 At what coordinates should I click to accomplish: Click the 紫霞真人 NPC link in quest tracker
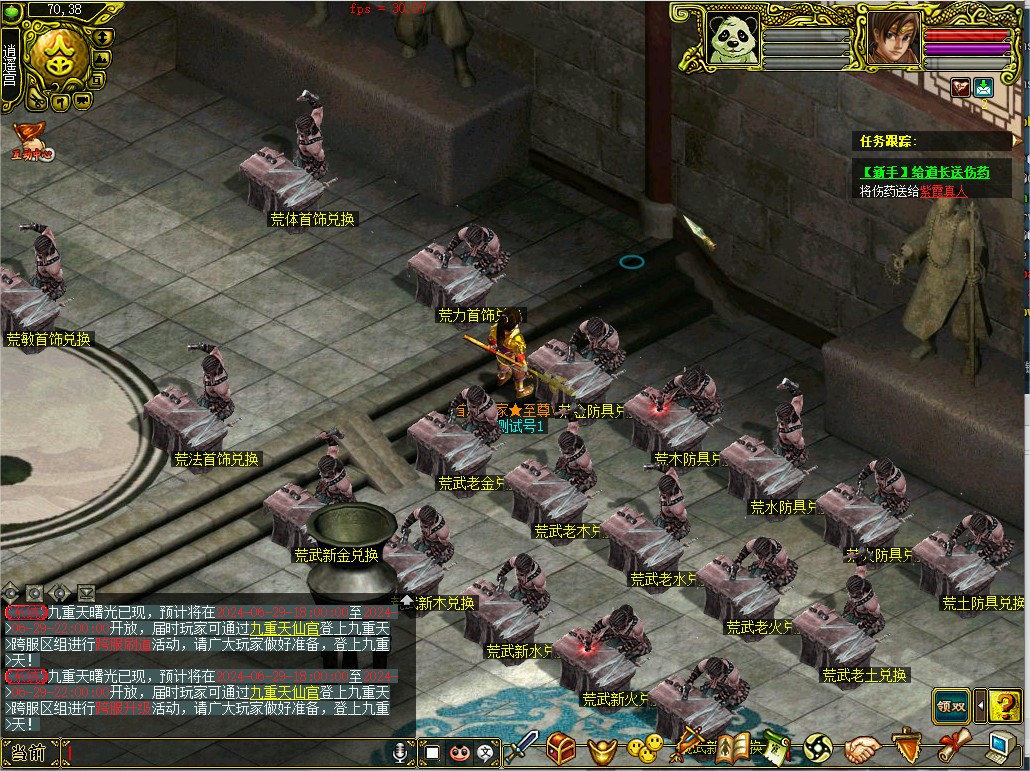(x=943, y=190)
